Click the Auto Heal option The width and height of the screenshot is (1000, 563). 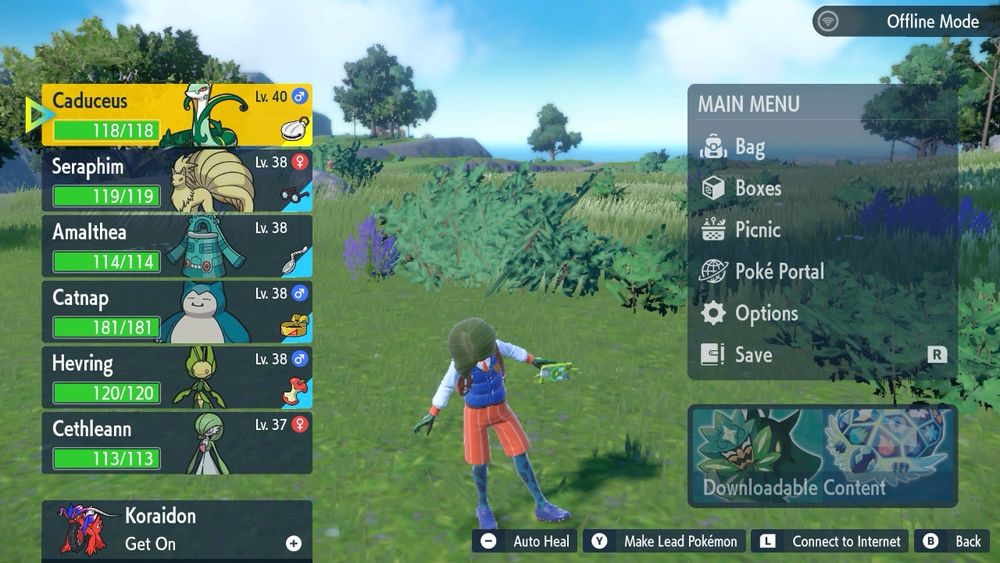526,541
